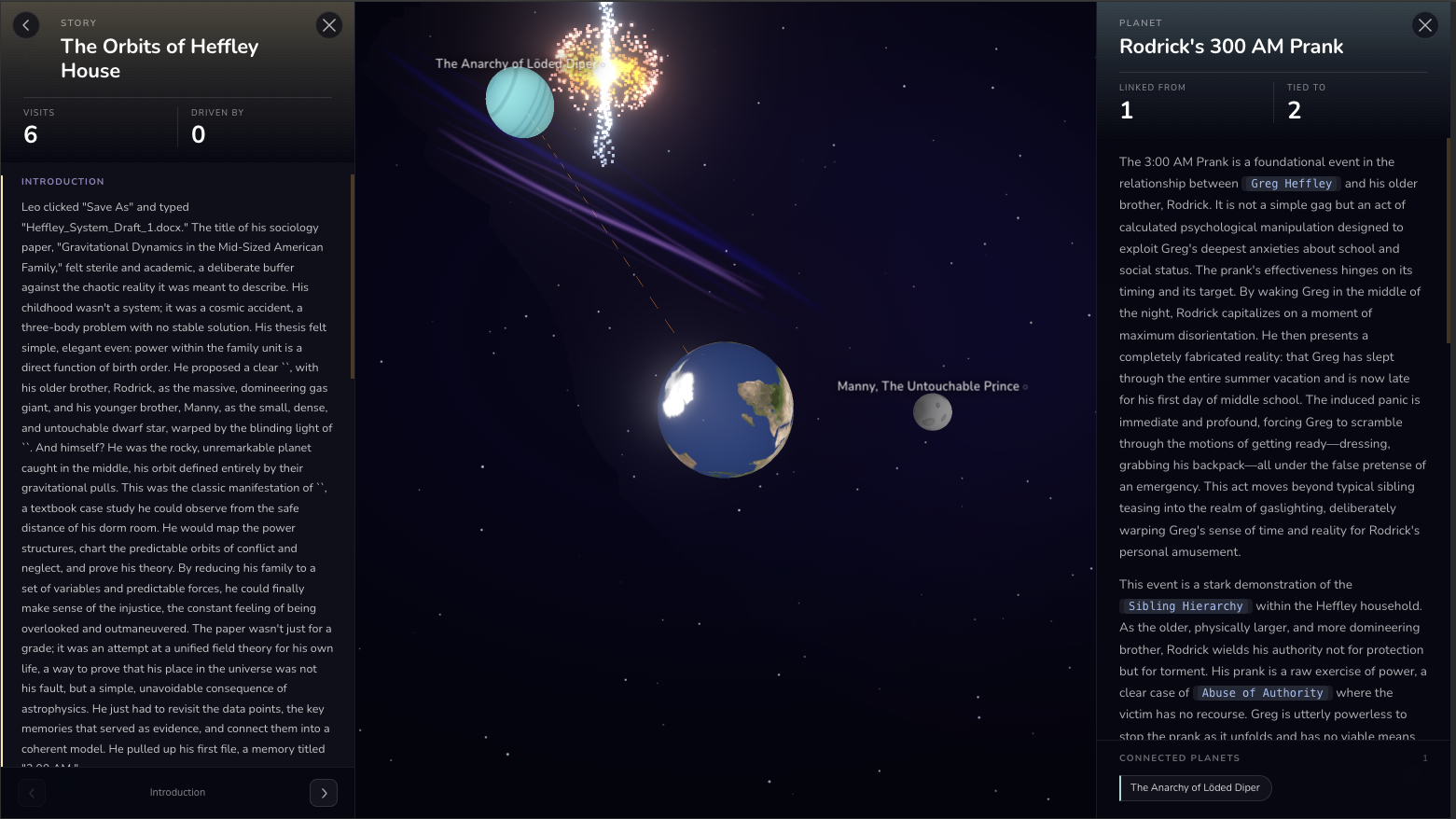Viewport: 1456px width, 819px height.
Task: Go back from the story panel
Action: [x=26, y=25]
